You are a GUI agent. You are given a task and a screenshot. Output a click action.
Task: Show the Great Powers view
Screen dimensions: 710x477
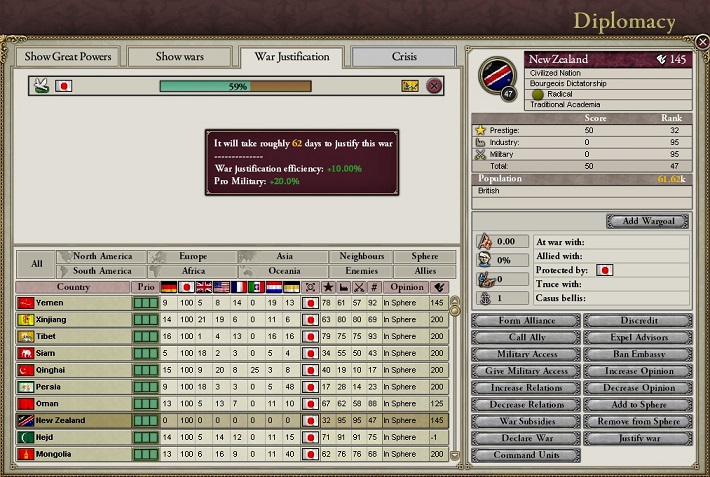point(68,57)
